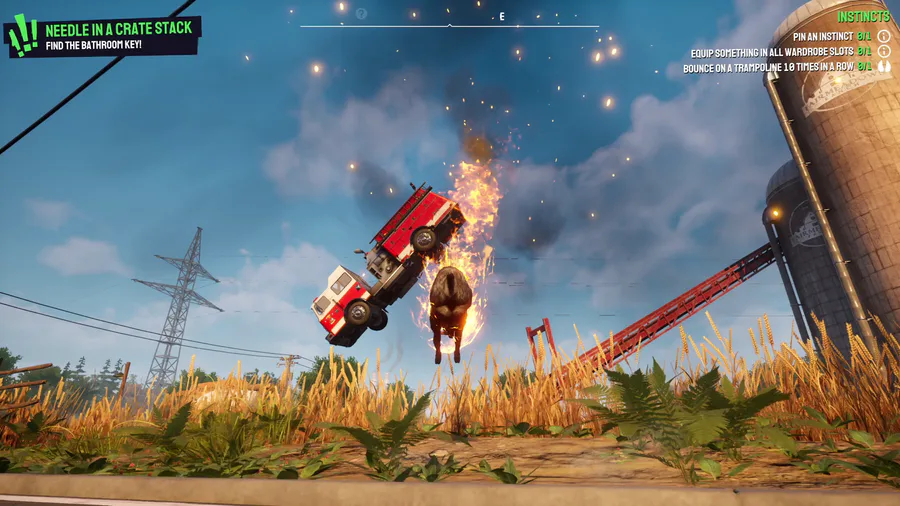
Task: Select the trampoline bounce instinct entry
Action: pyautogui.click(x=772, y=68)
